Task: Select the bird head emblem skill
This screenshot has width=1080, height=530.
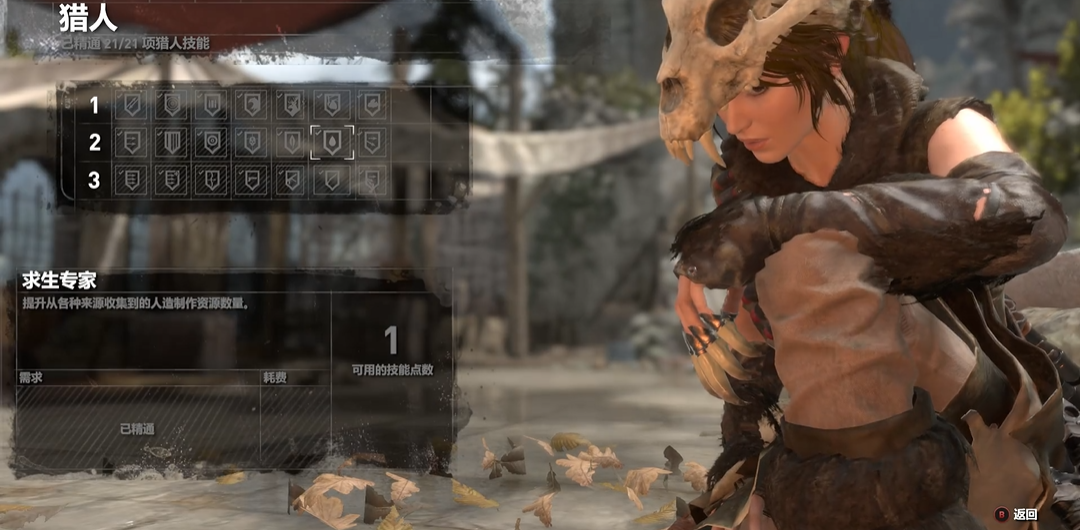Action: tap(252, 105)
